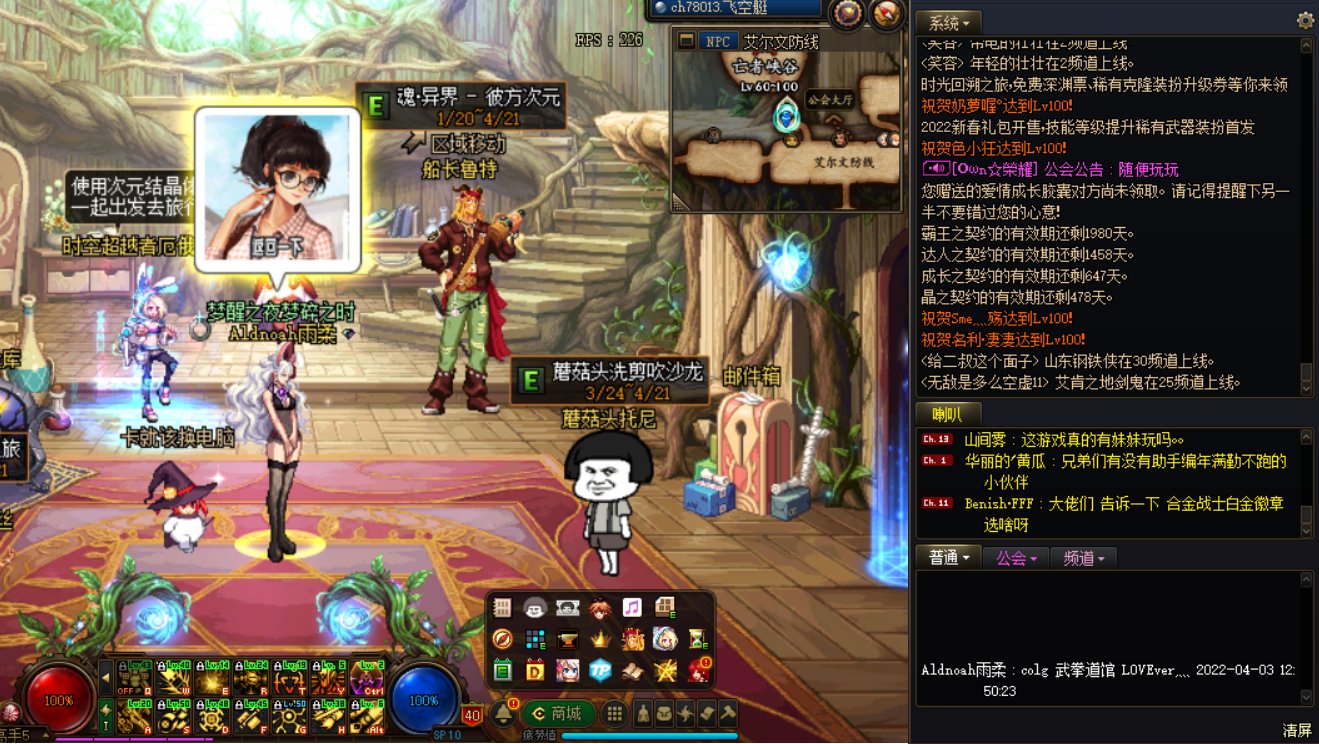Open the blue TP icon
The height and width of the screenshot is (744, 1319).
point(600,670)
